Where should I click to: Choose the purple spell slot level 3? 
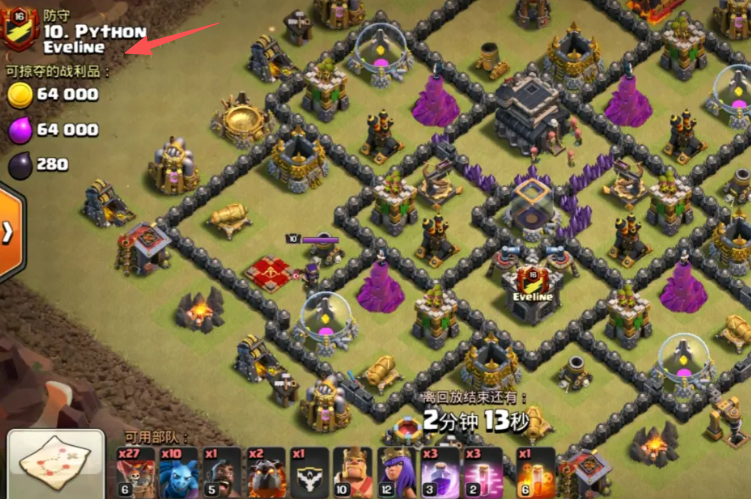pos(440,472)
